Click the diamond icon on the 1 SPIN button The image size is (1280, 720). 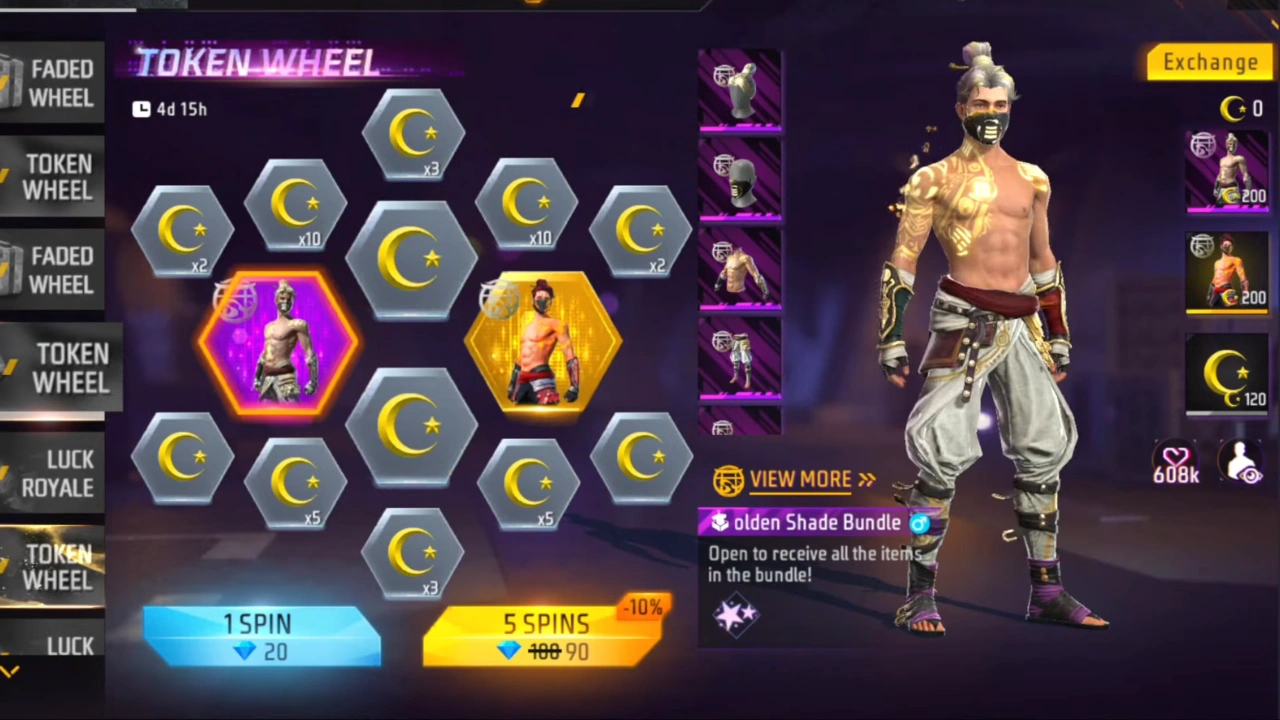point(245,652)
